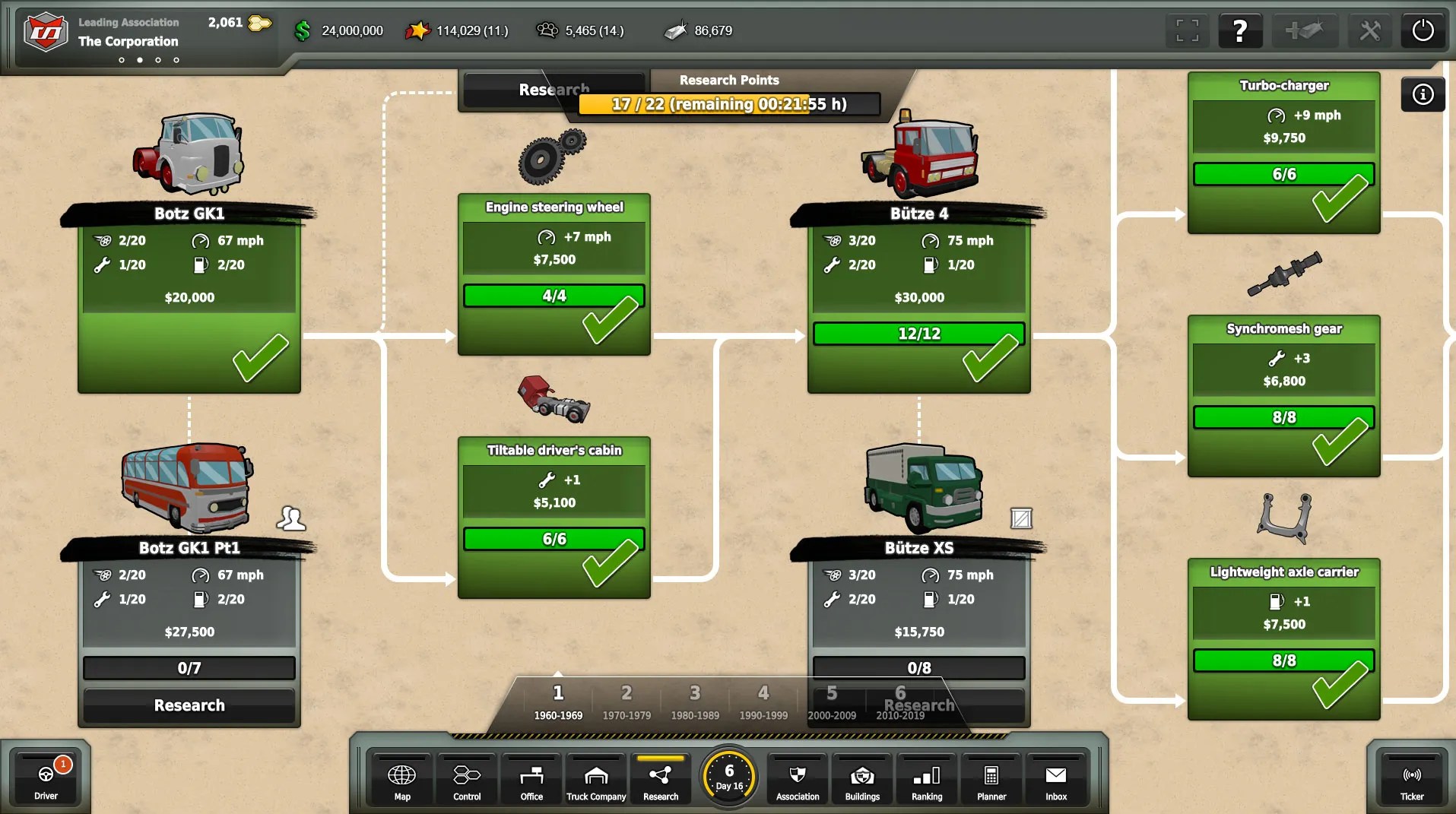
Task: Start researching the Botz GK1 Pt1 bus
Action: click(x=189, y=705)
